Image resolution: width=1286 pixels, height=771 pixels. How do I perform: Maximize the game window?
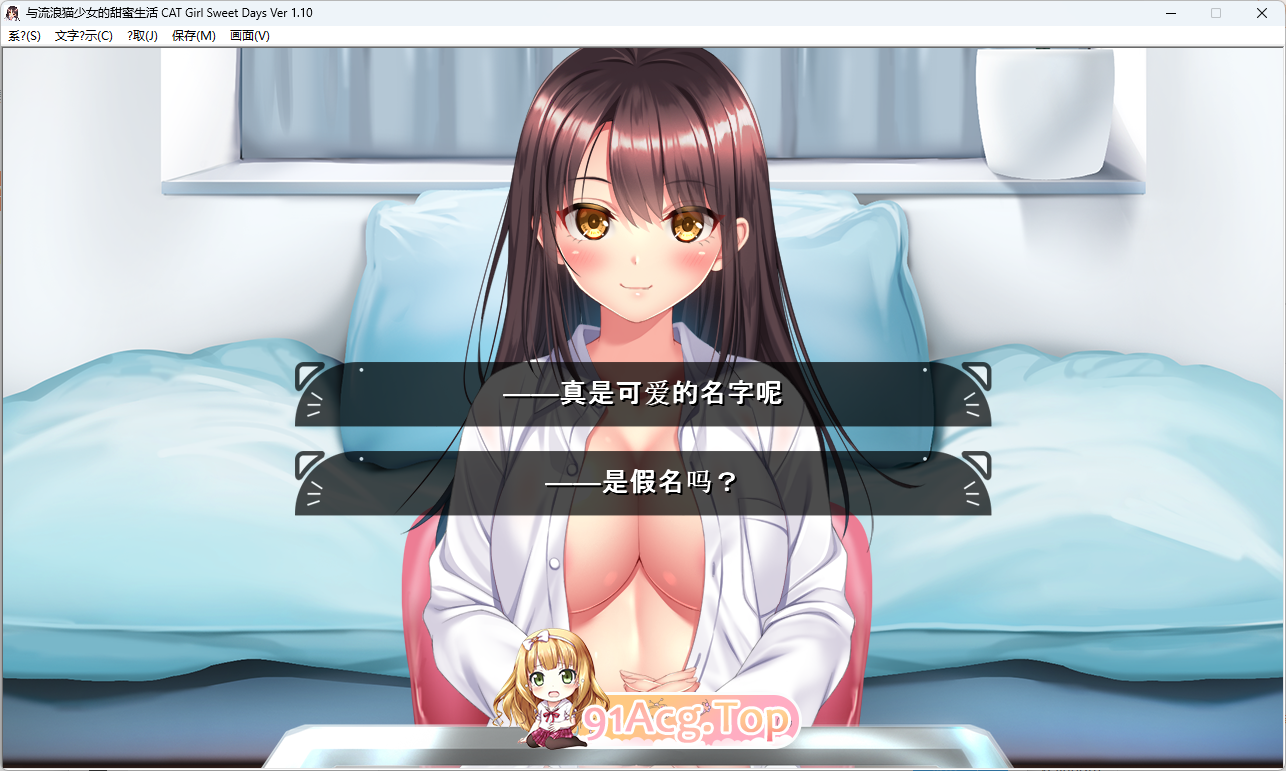1216,13
